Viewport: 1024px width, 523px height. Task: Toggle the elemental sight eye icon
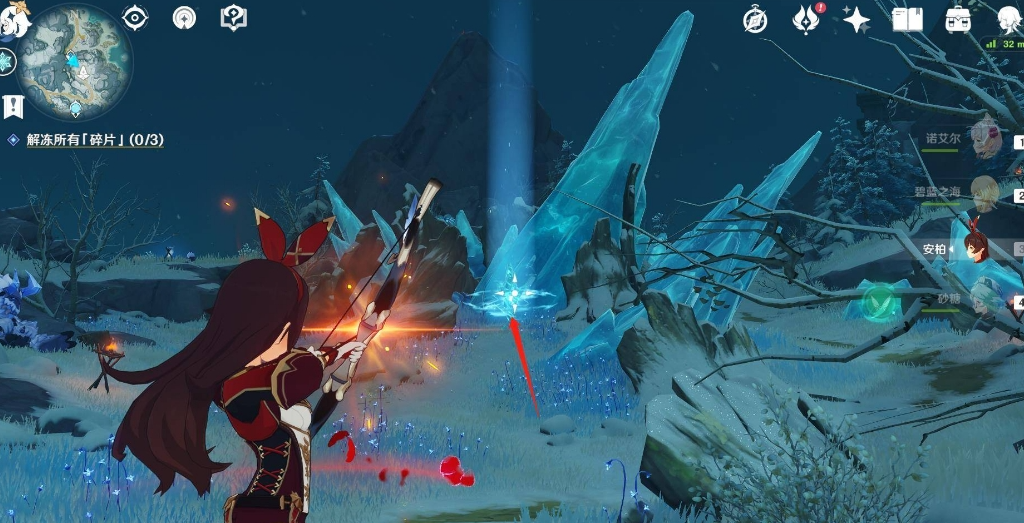point(134,17)
